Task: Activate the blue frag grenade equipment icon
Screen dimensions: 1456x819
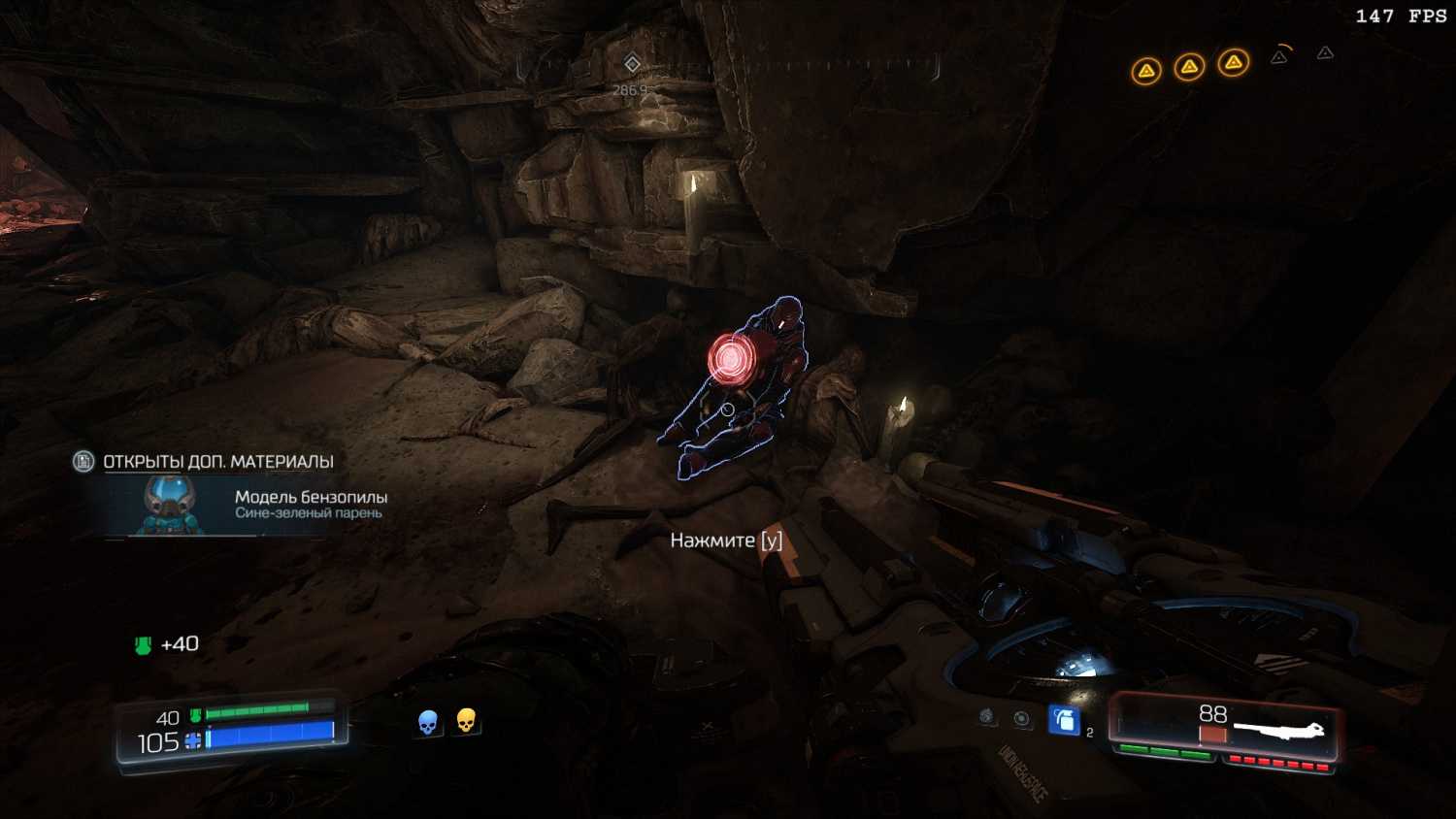Action: tap(1064, 720)
